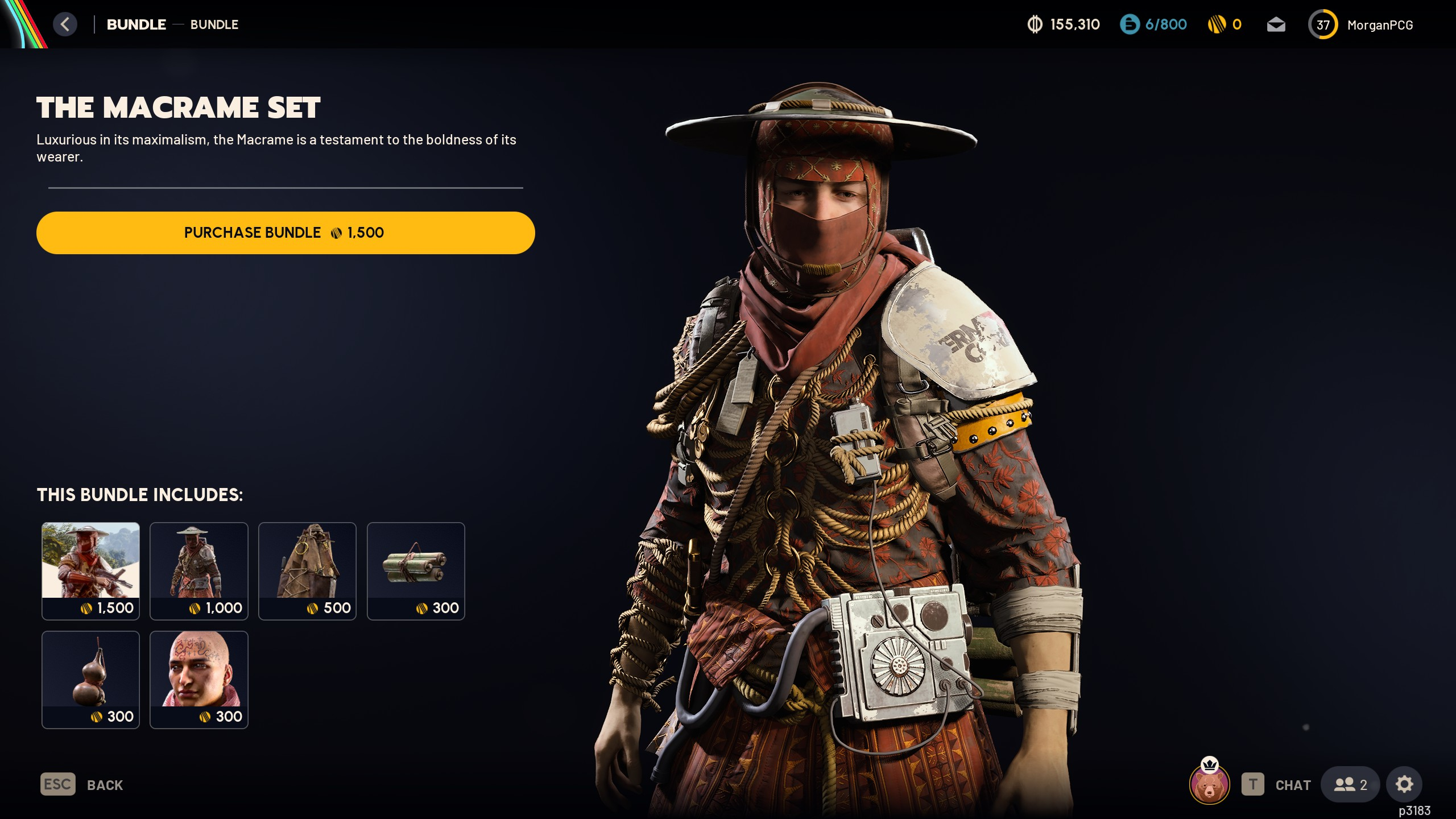Purchase the Macrame Set bundle

(x=286, y=233)
